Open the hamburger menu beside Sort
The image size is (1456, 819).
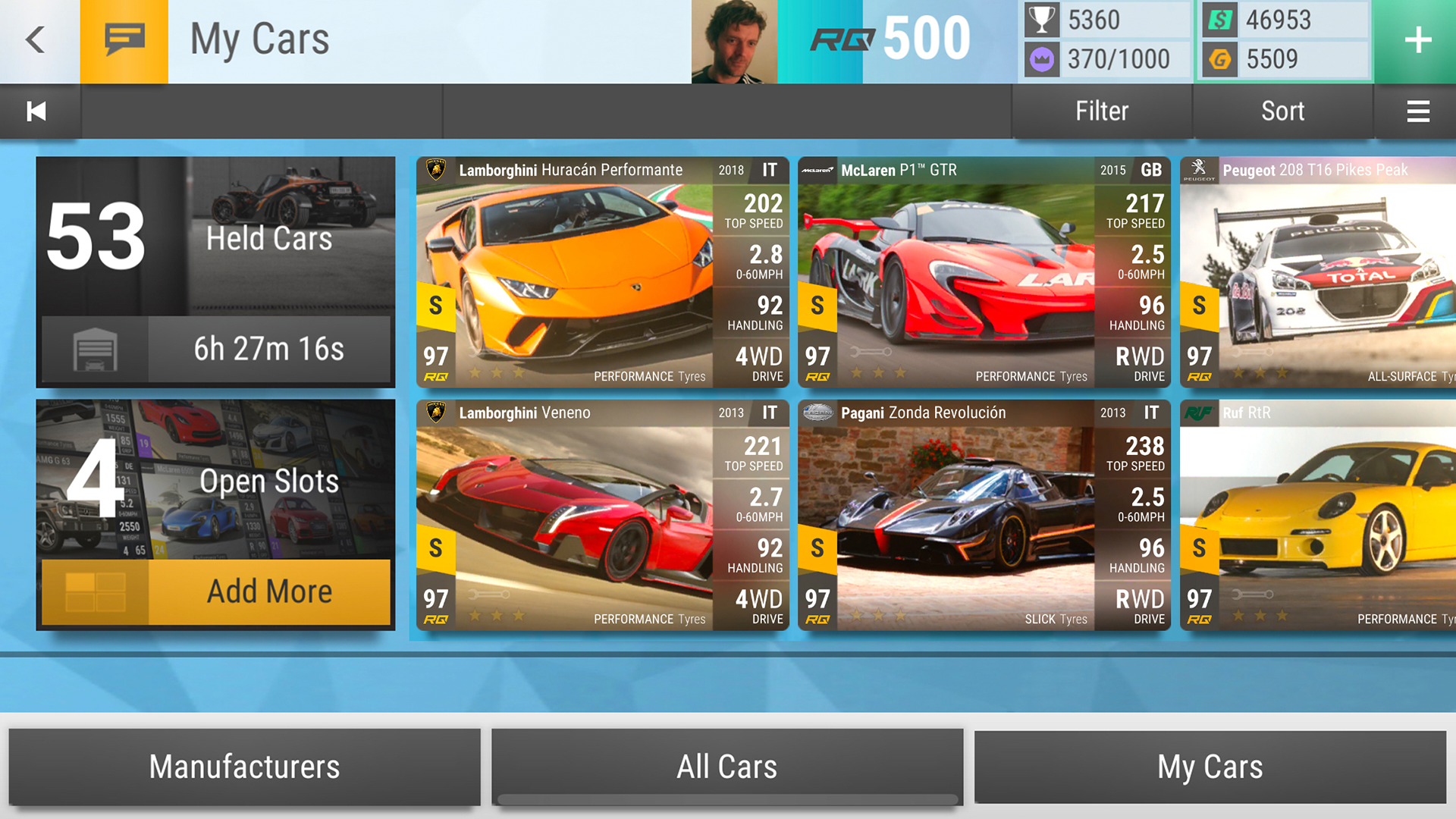click(x=1418, y=111)
